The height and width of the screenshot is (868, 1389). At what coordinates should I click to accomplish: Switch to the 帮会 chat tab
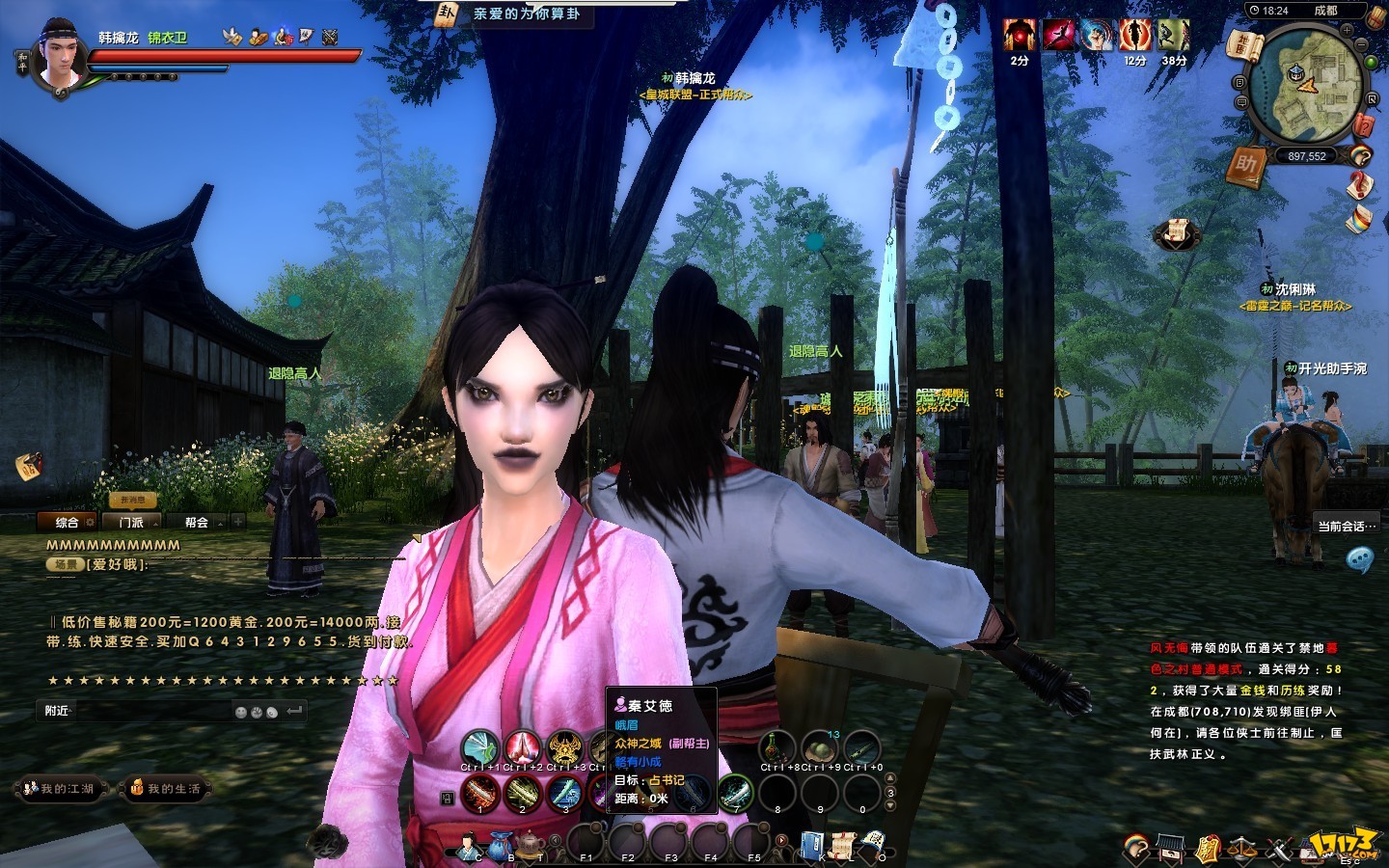point(198,524)
